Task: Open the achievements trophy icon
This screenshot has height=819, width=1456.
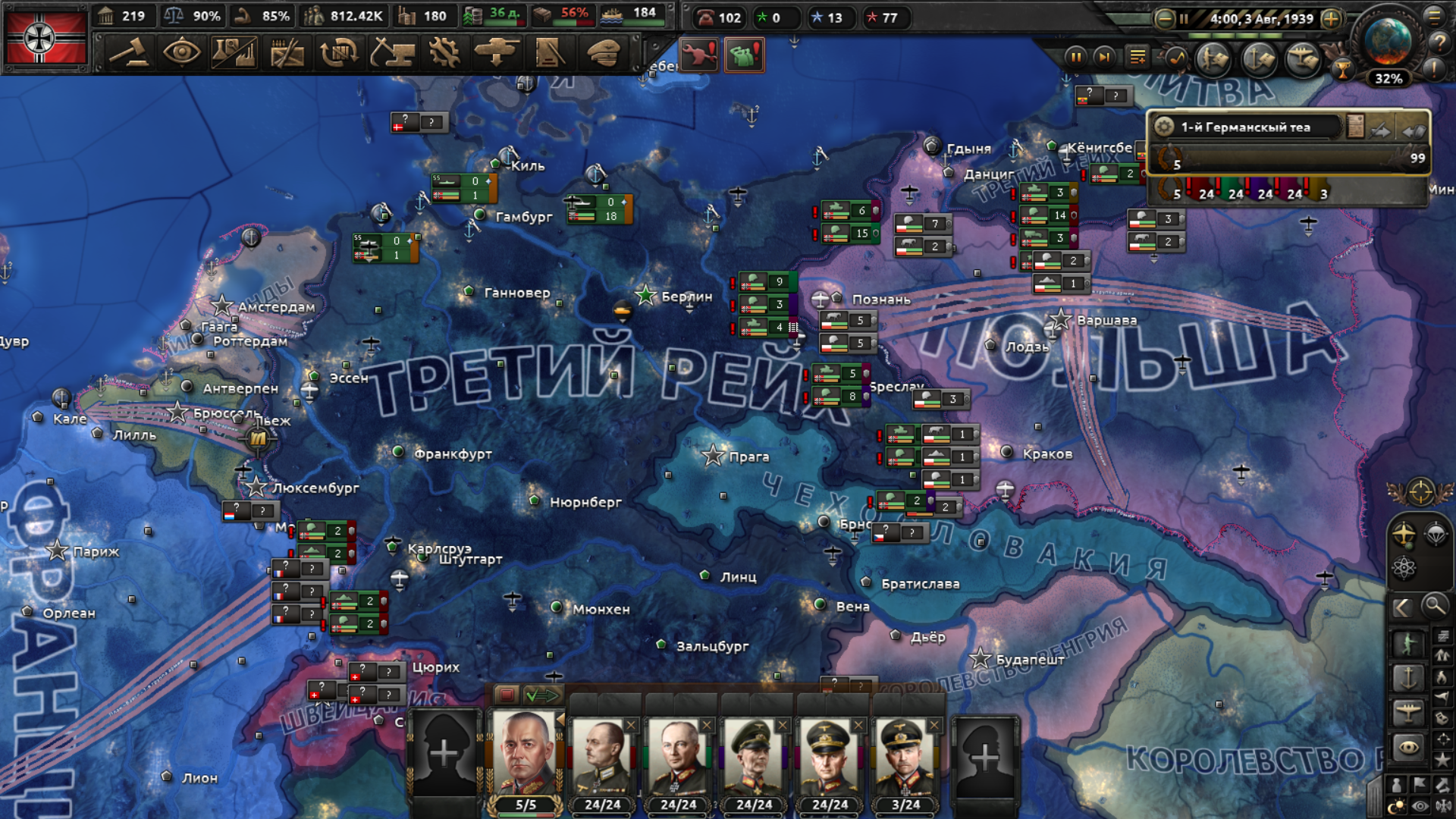Action: click(x=1342, y=71)
